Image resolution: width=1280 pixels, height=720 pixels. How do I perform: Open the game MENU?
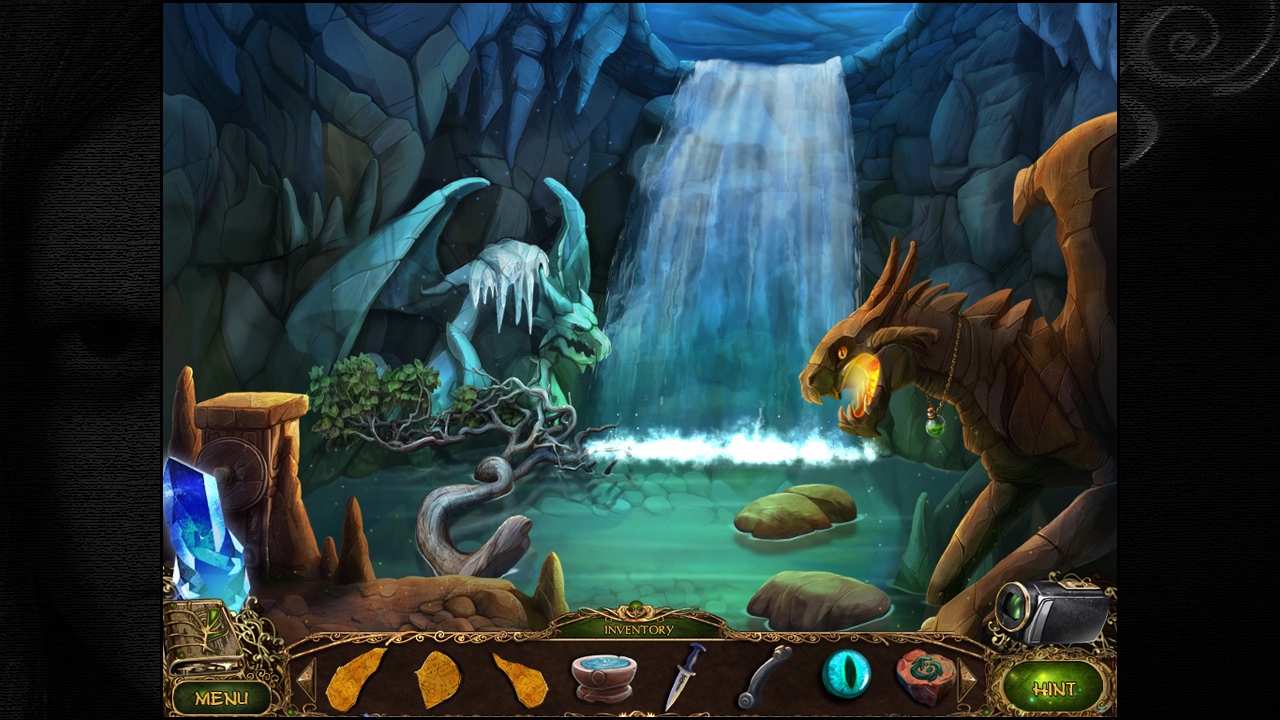(222, 698)
